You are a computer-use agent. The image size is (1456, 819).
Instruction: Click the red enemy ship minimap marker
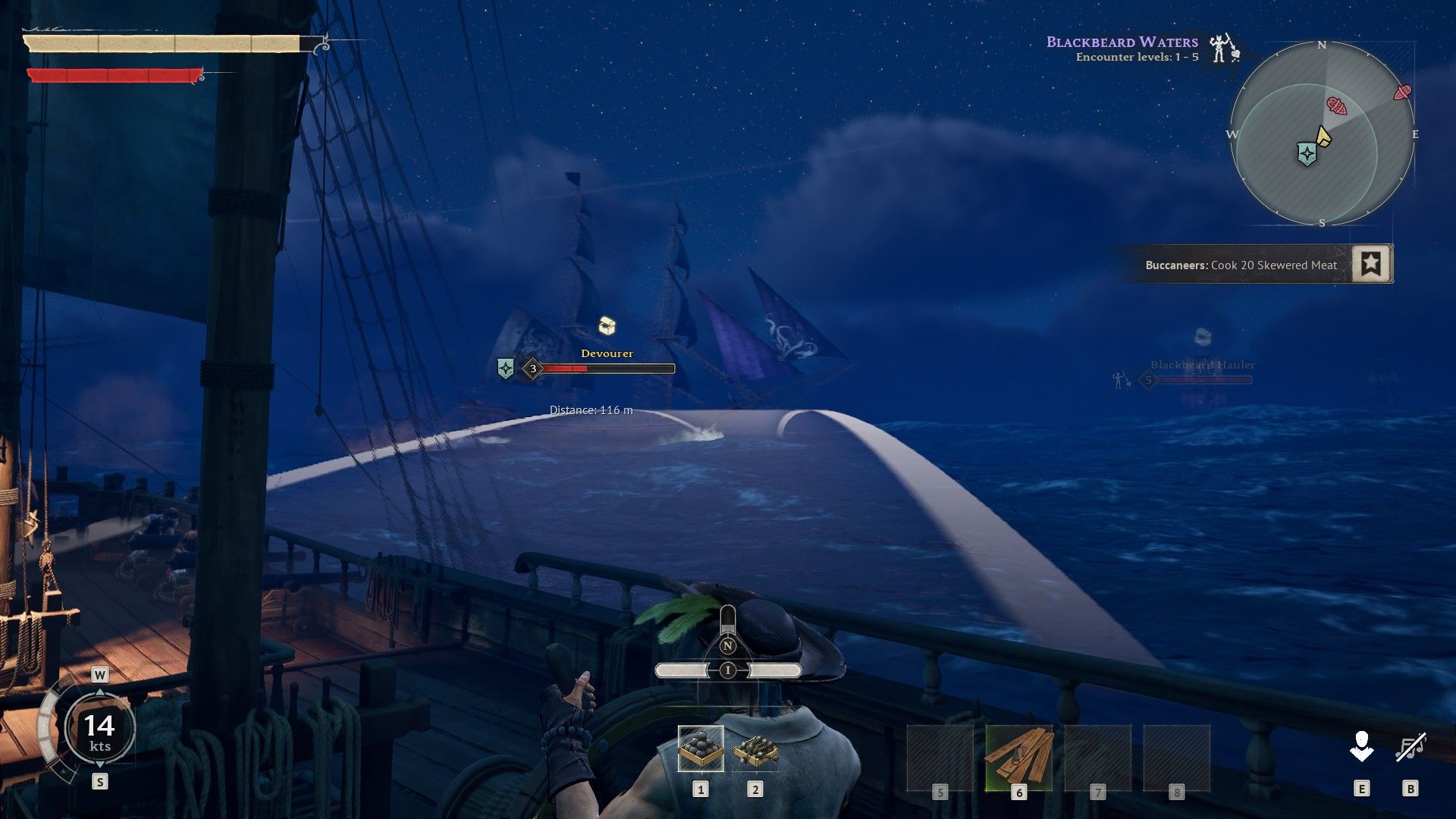[x=1336, y=106]
